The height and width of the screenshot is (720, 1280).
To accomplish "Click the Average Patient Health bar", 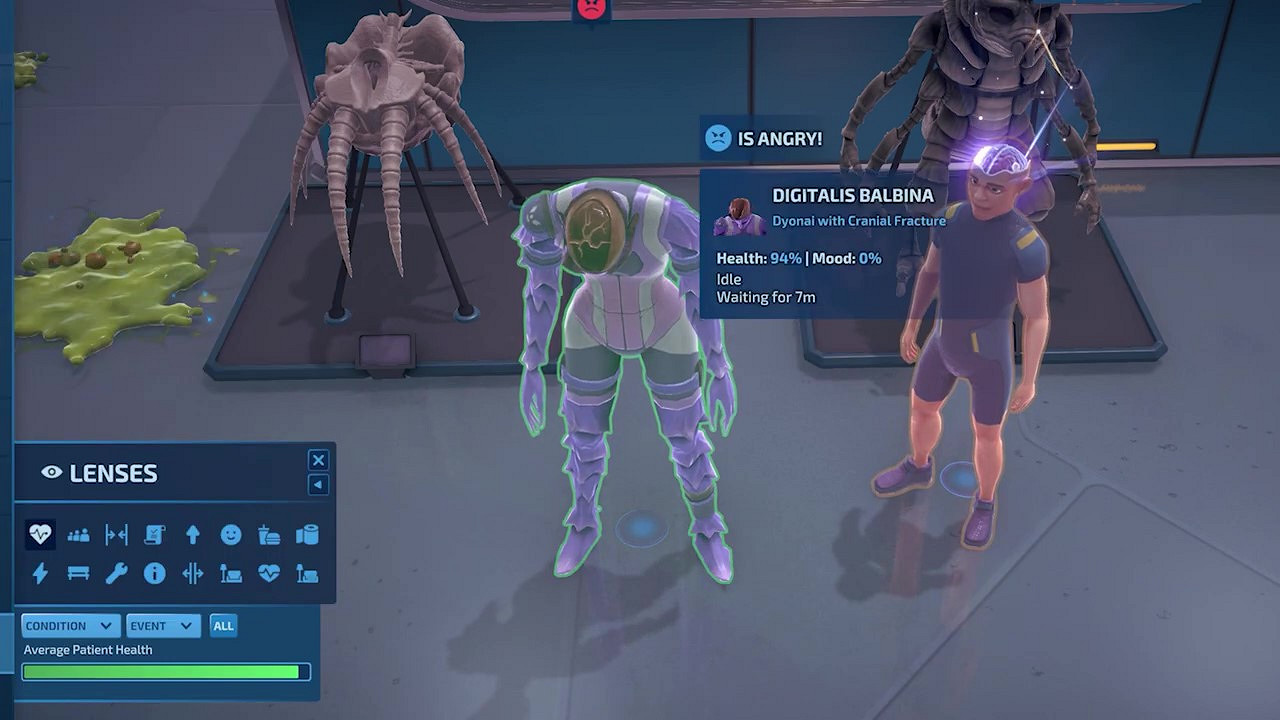I will coord(166,671).
